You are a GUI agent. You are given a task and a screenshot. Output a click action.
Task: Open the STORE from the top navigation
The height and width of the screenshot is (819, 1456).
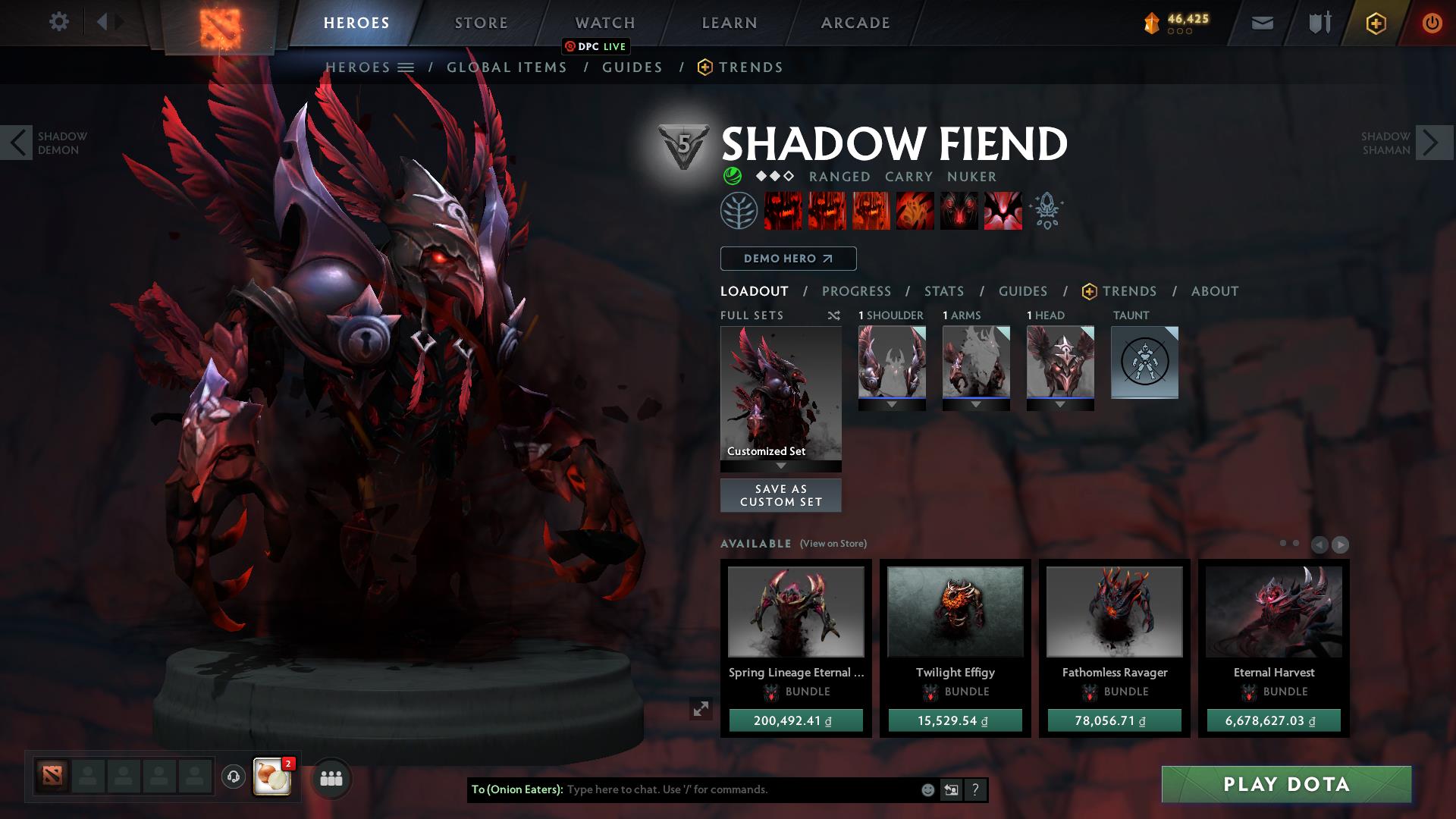[x=480, y=22]
